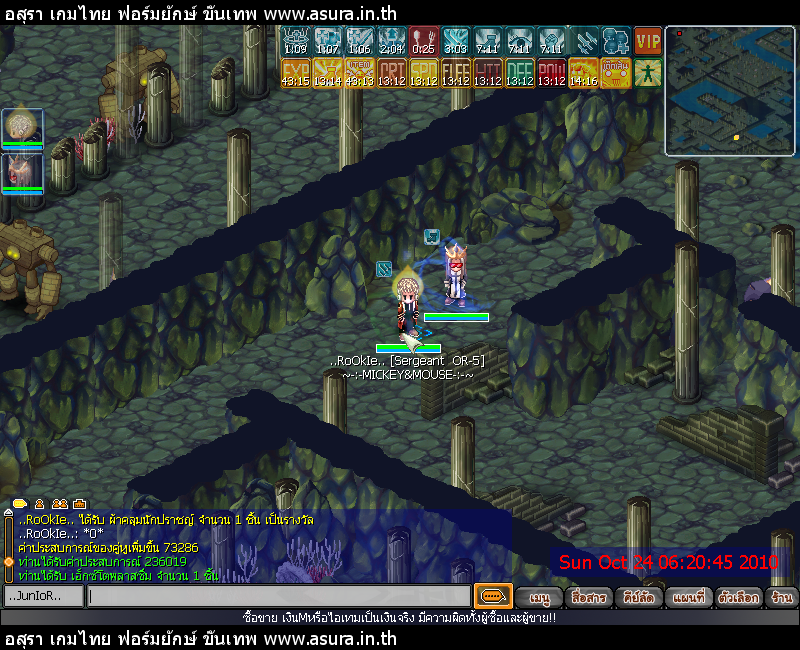Open the เมนู (menu) button
This screenshot has height=650, width=800.
click(541, 597)
